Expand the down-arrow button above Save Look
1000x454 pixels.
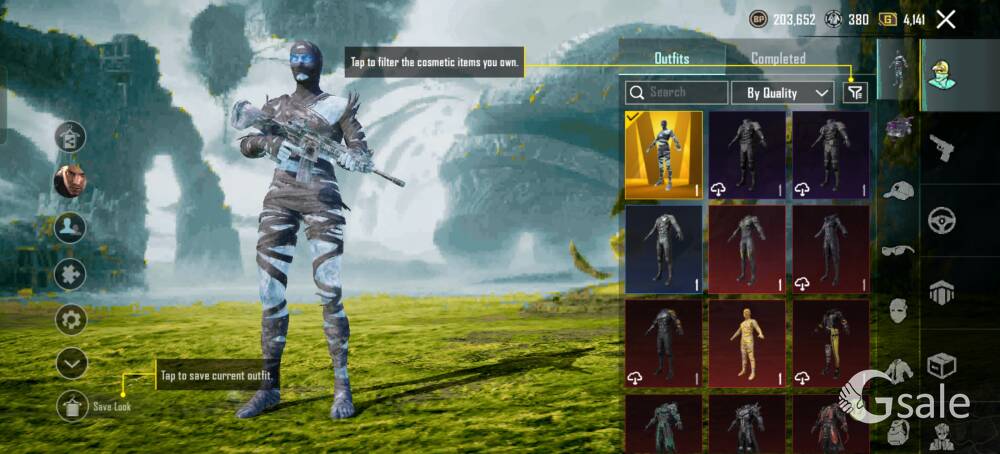click(71, 364)
